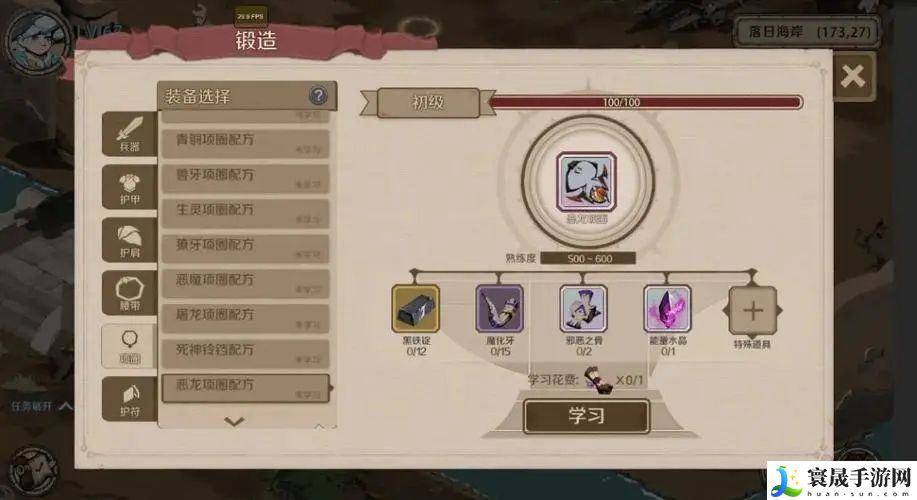Choose the 屠龙项圈配方 recipe

pyautogui.click(x=245, y=318)
